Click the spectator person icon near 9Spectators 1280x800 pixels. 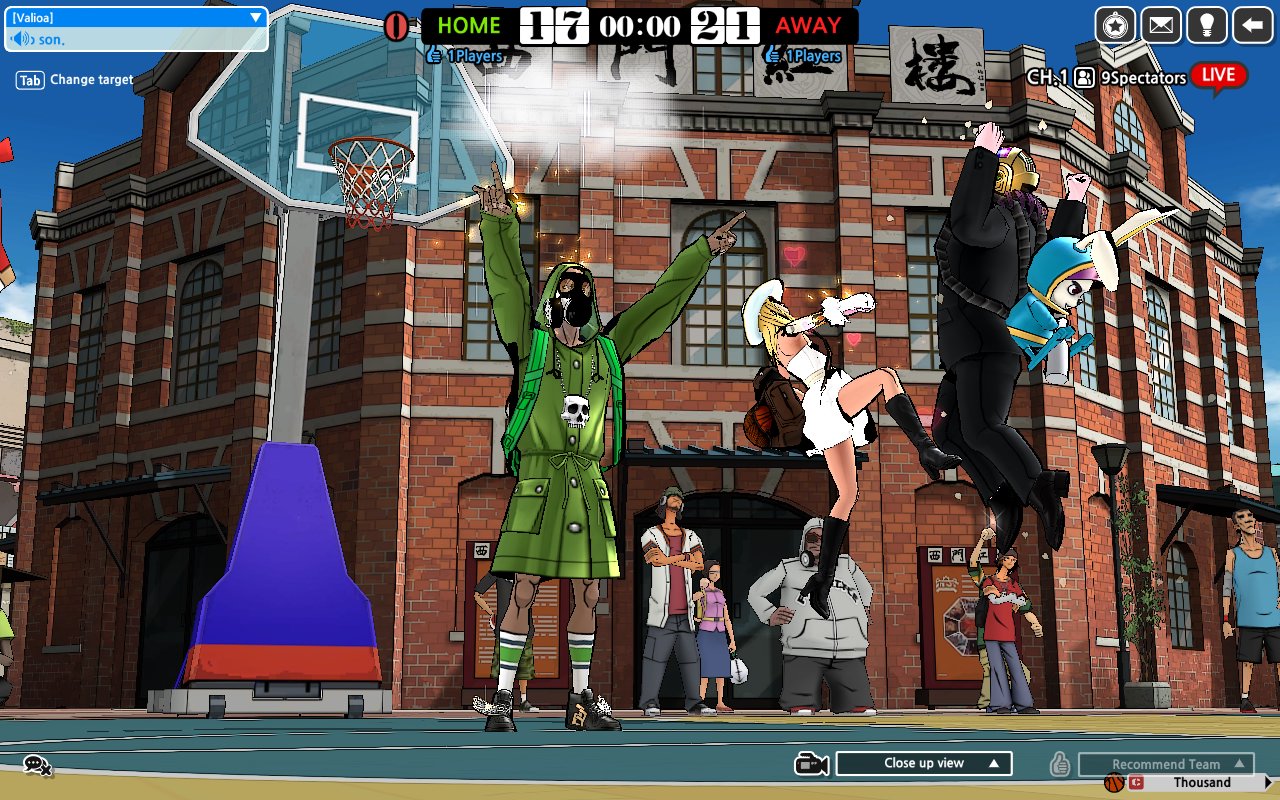point(1083,76)
